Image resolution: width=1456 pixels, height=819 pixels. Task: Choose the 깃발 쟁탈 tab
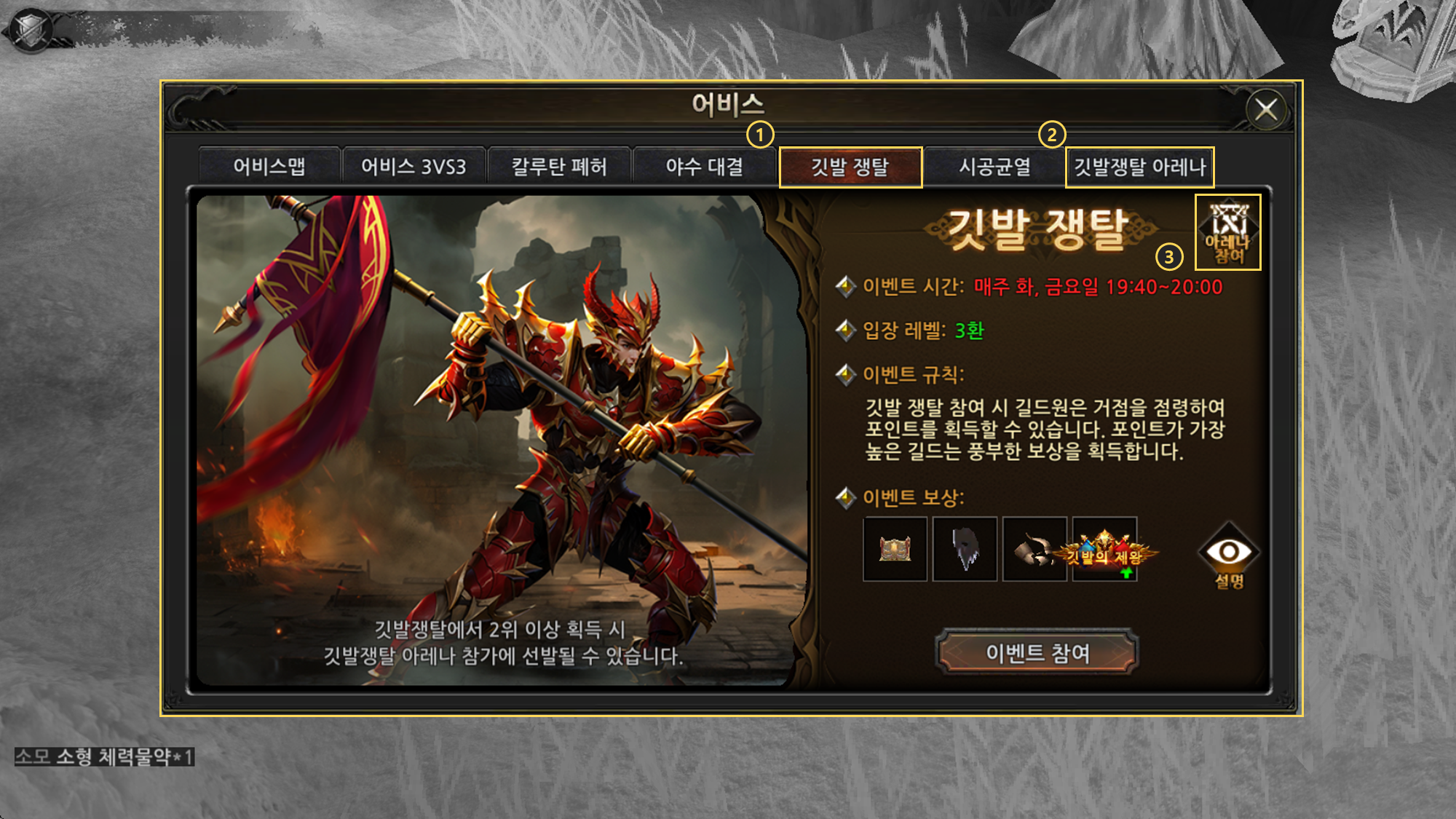point(850,167)
